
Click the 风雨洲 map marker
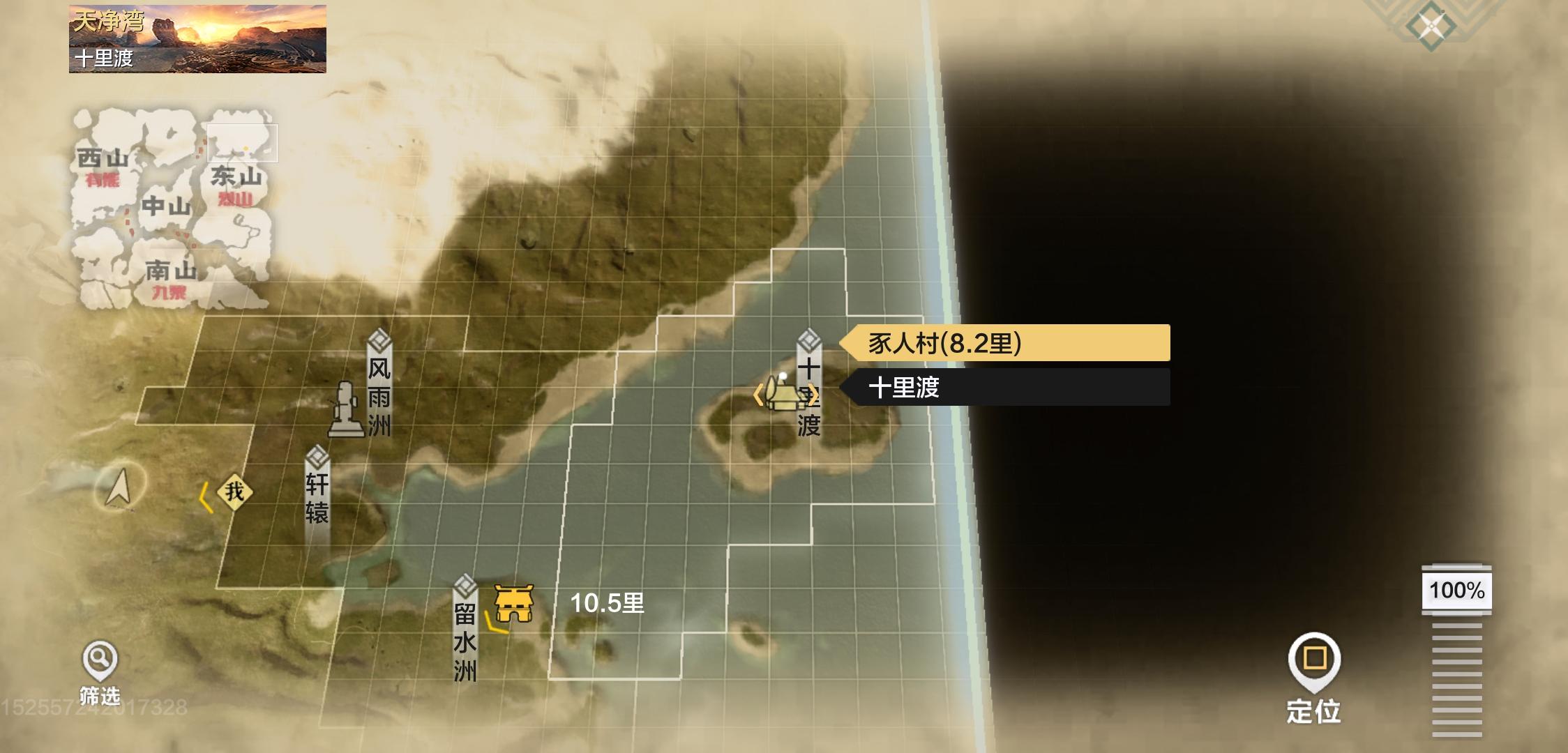pyautogui.click(x=379, y=385)
